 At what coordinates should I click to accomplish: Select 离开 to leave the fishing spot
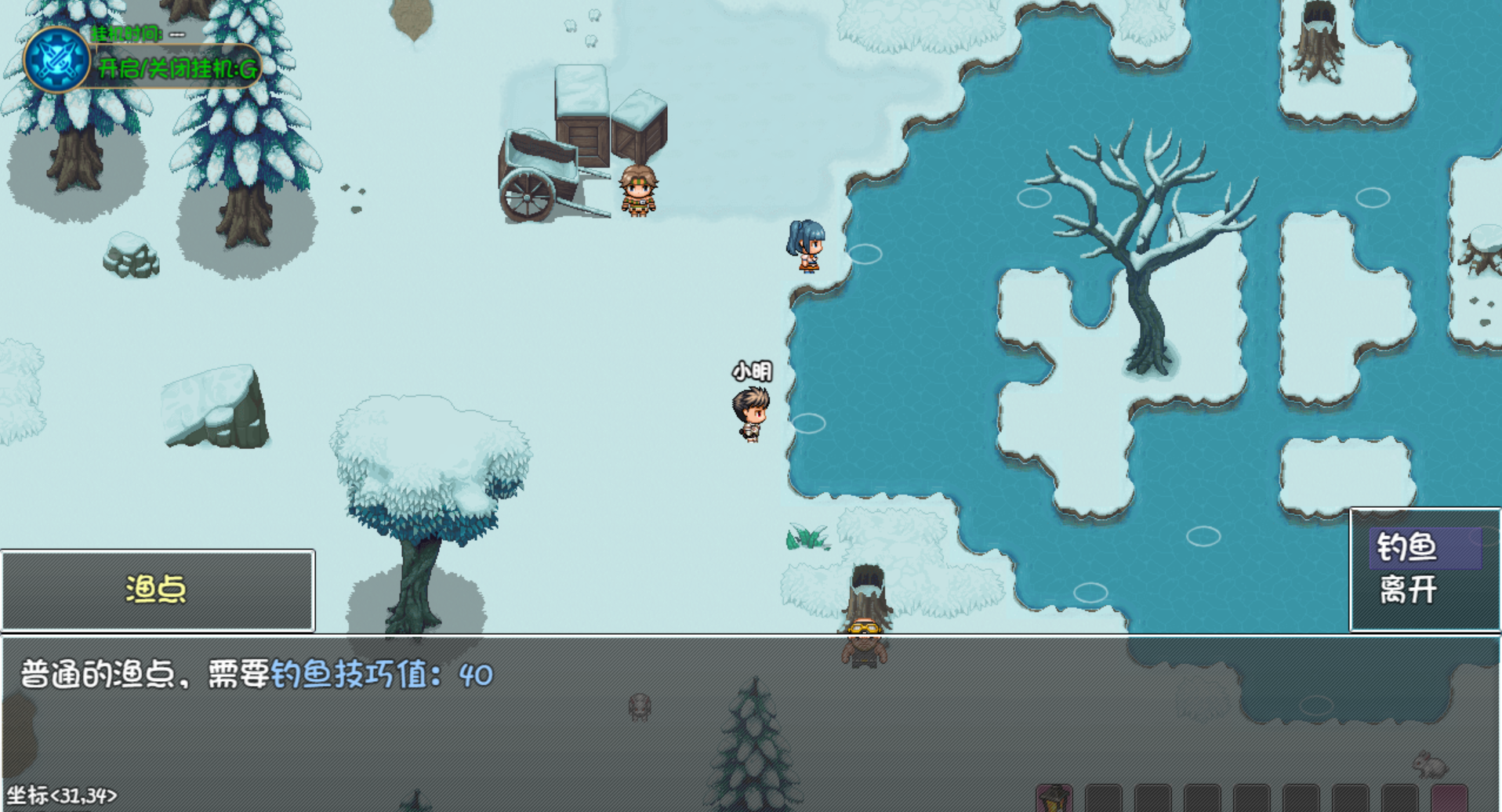click(1408, 589)
